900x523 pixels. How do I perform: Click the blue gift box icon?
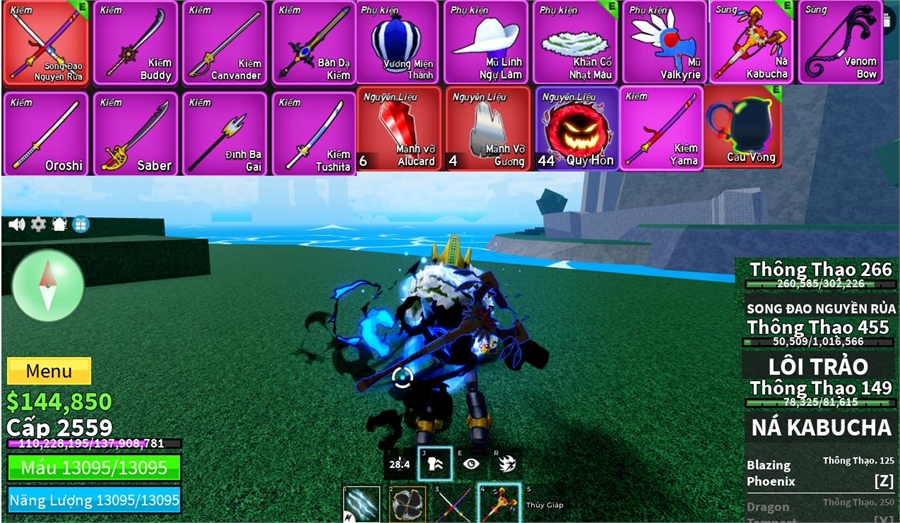pyautogui.click(x=81, y=224)
